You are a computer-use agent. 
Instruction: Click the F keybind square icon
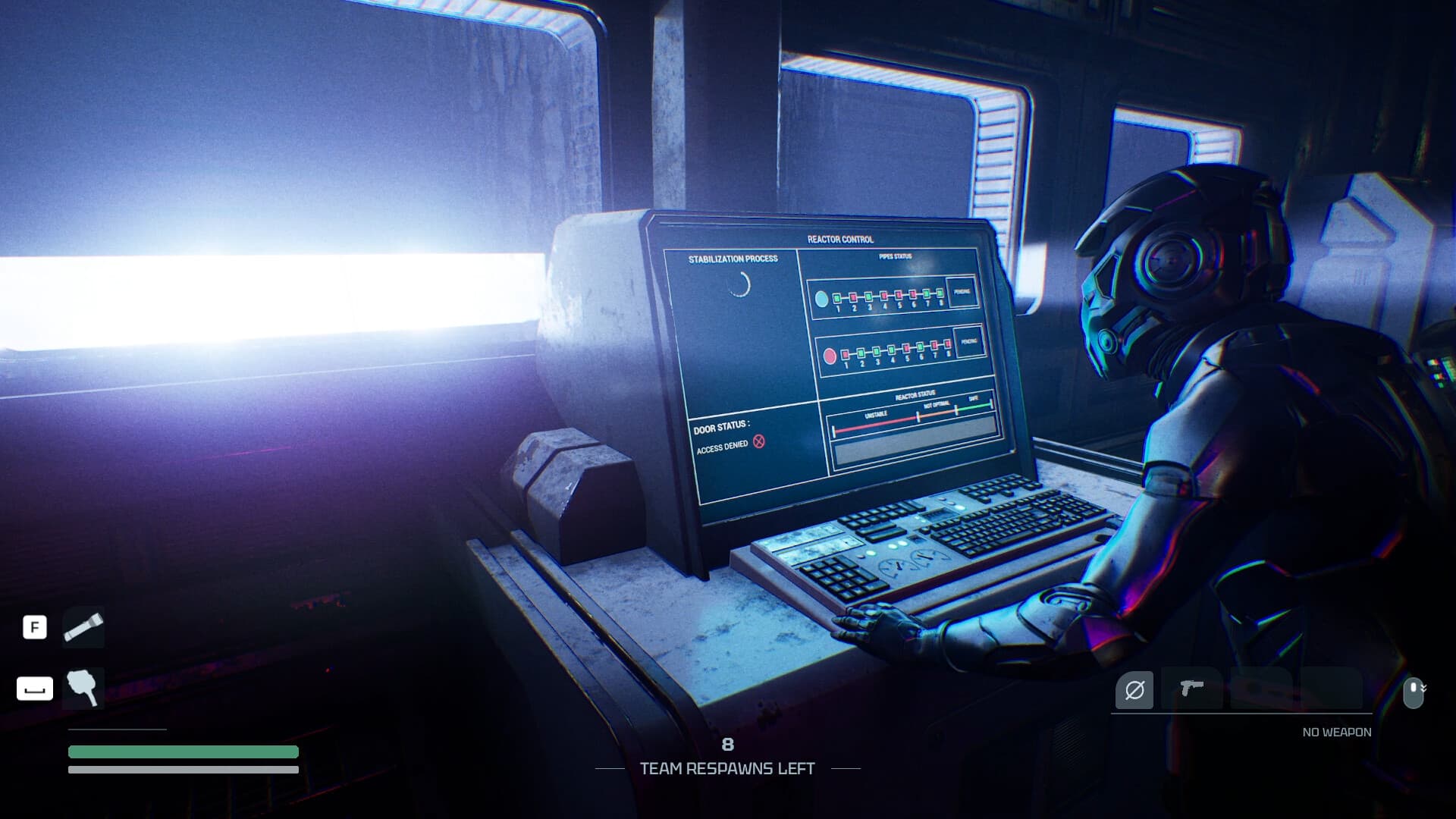[34, 627]
